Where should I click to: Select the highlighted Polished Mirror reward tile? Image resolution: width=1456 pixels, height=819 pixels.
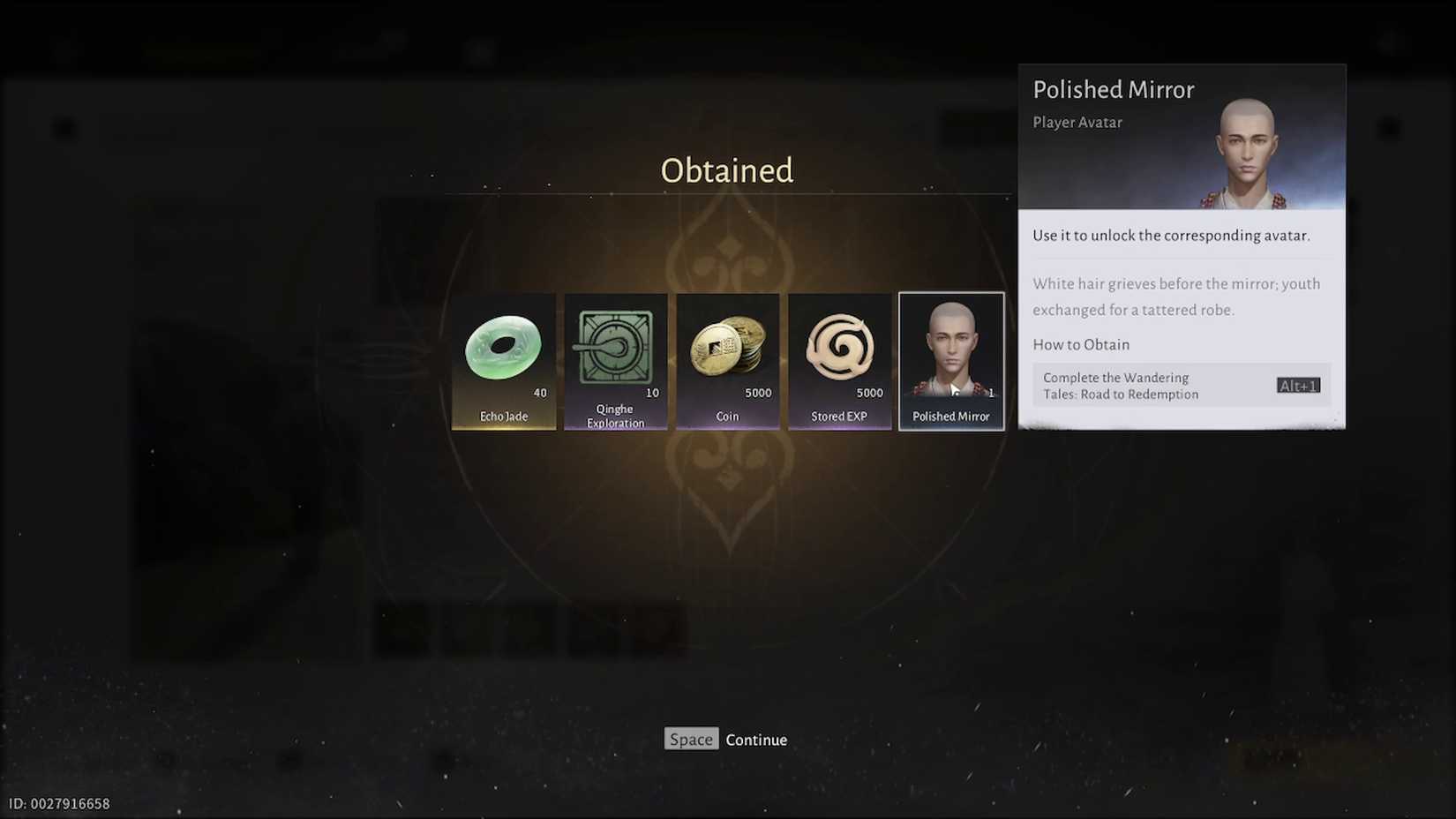coord(951,361)
